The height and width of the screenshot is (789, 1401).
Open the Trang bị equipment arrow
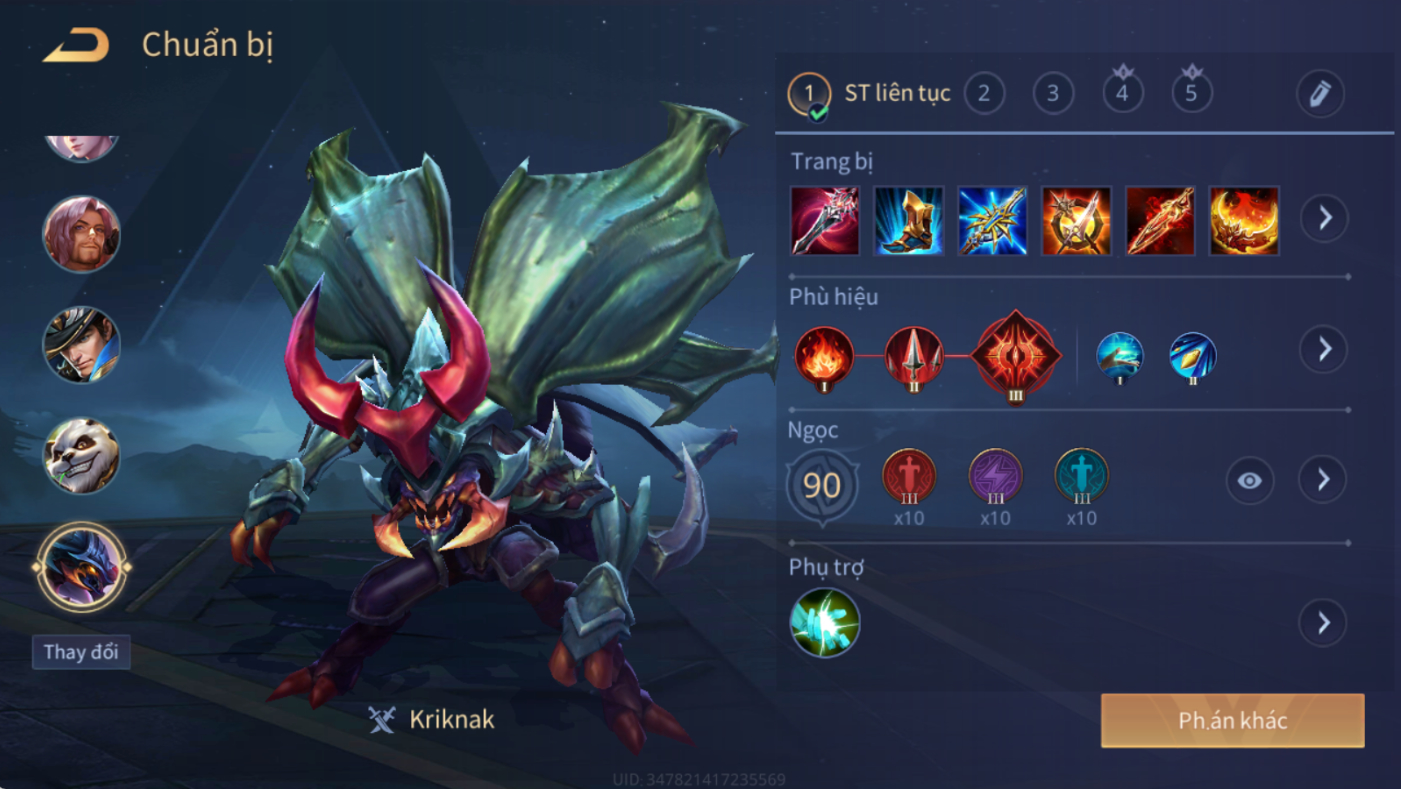1325,217
